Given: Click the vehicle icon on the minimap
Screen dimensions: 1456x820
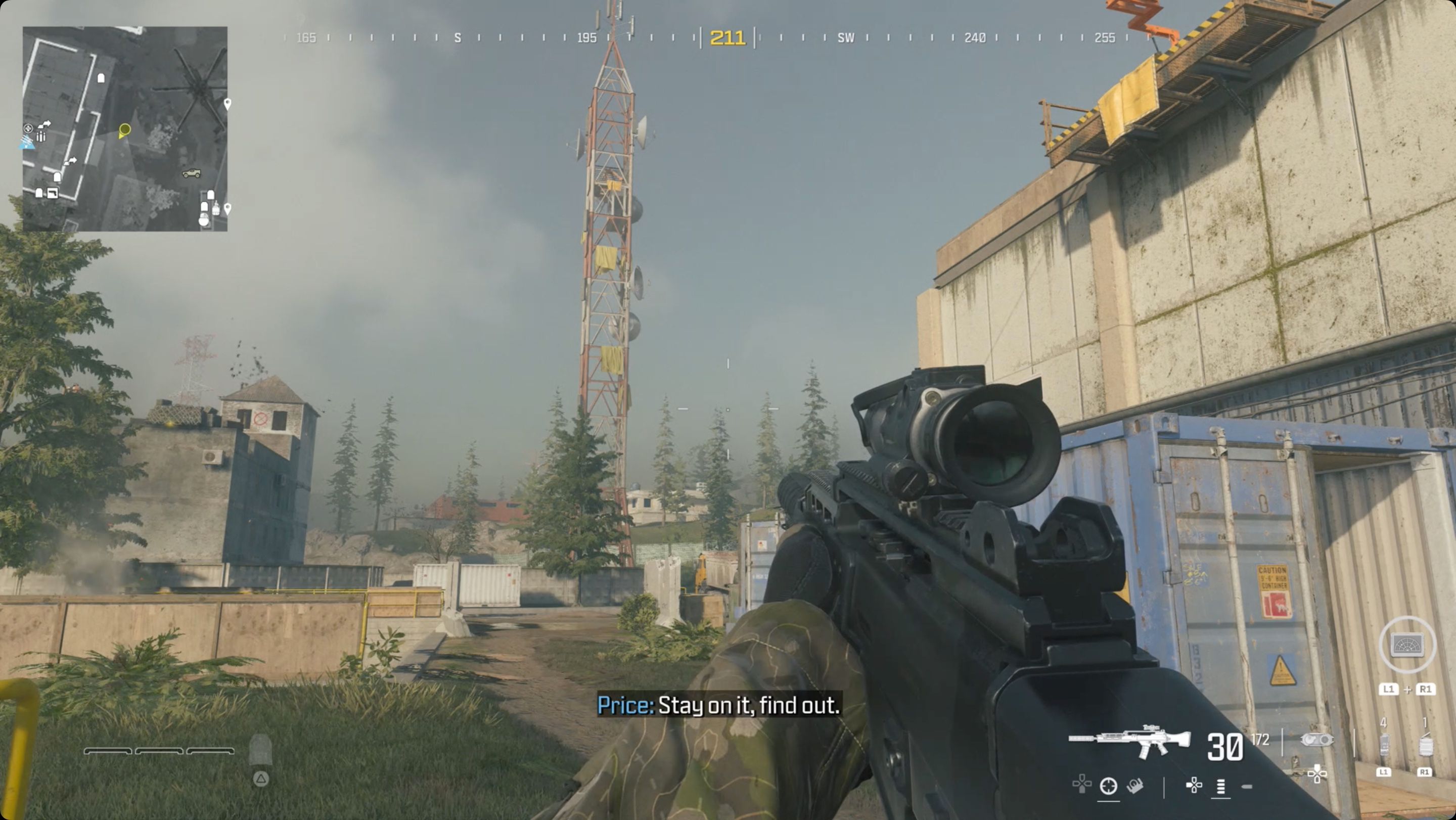Looking at the screenshot, I should pos(192,173).
